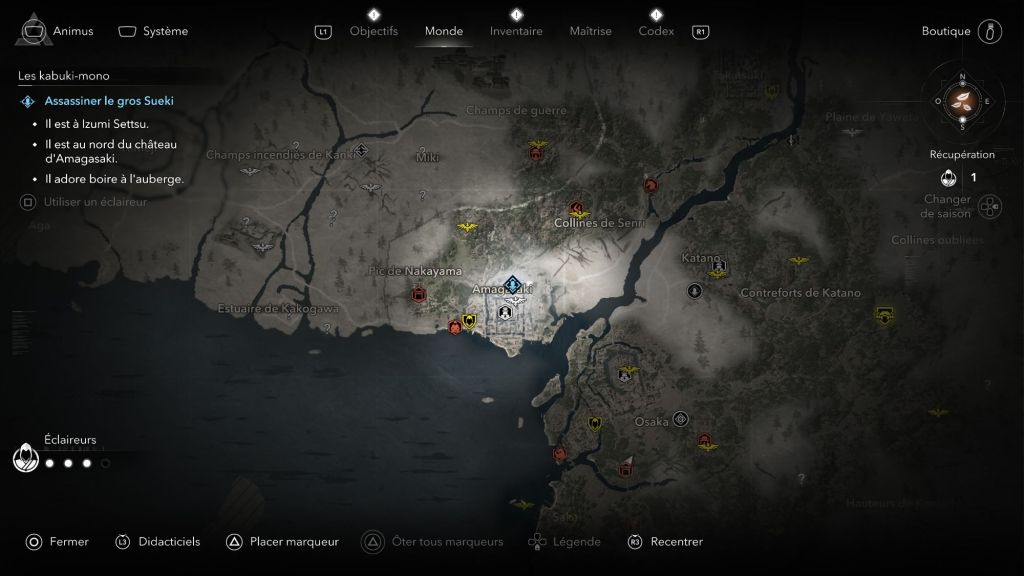Viewport: 1024px width, 576px height.
Task: Select the blue quest marker at Amagasaki
Action: (513, 284)
